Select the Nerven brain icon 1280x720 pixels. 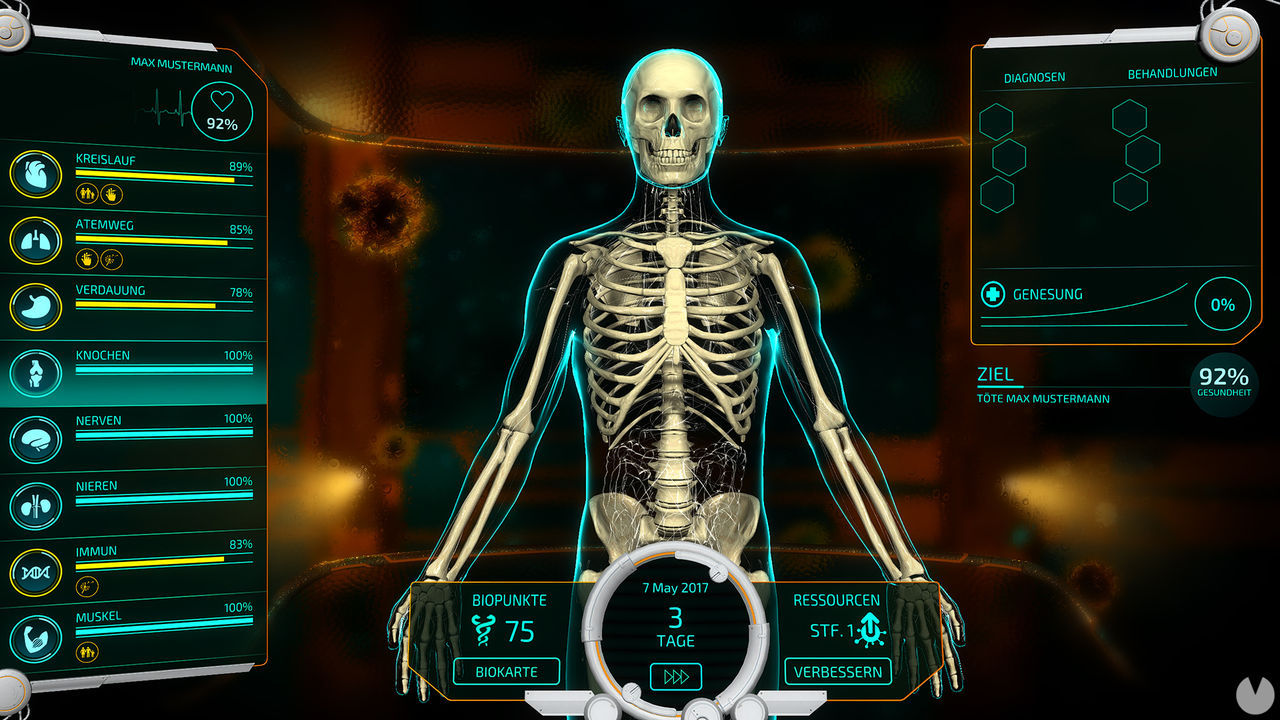35,438
